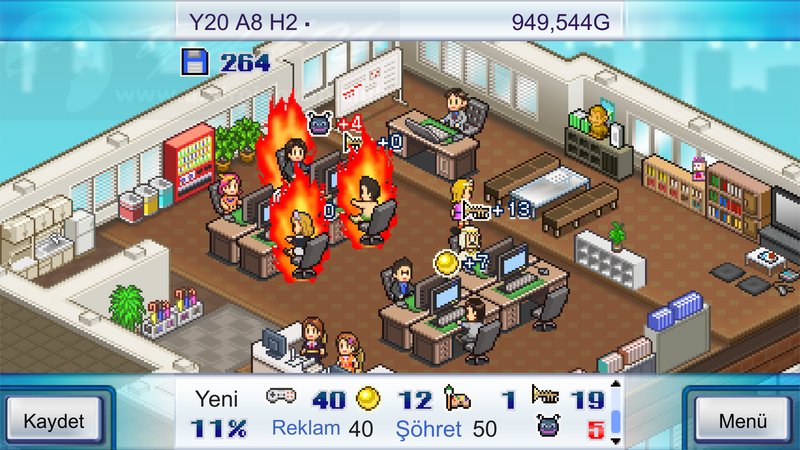The height and width of the screenshot is (450, 800).
Task: Save the game with the Kaydet button
Action: [53, 419]
